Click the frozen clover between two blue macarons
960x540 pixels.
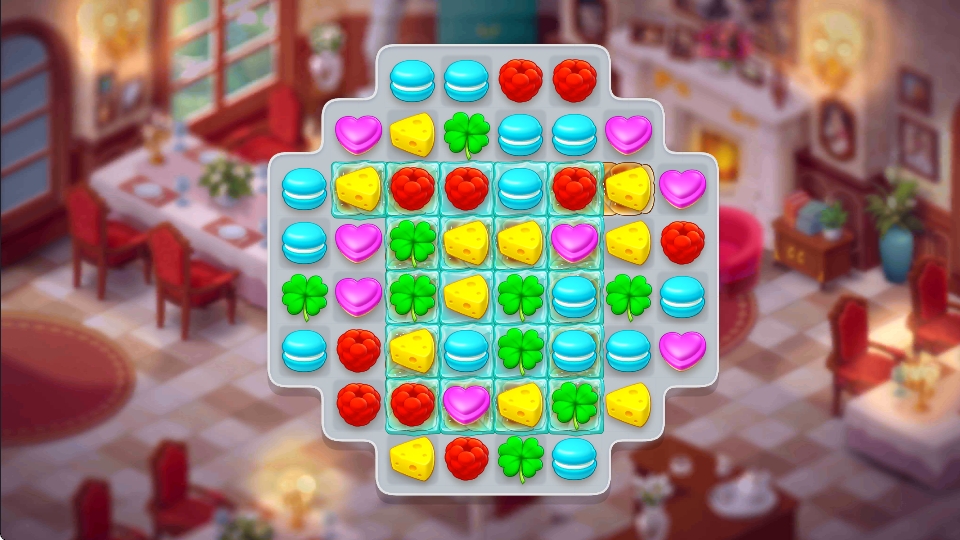pyautogui.click(x=520, y=350)
